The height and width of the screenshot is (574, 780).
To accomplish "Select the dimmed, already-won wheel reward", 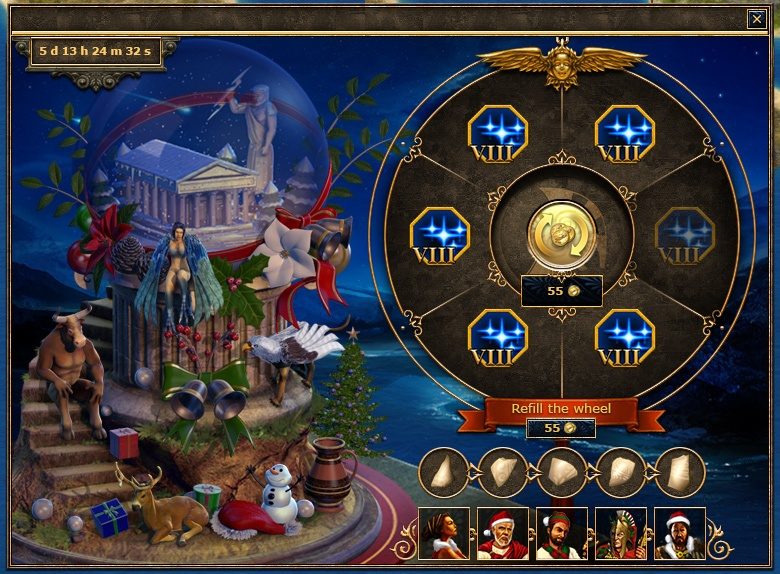I will coord(683,235).
